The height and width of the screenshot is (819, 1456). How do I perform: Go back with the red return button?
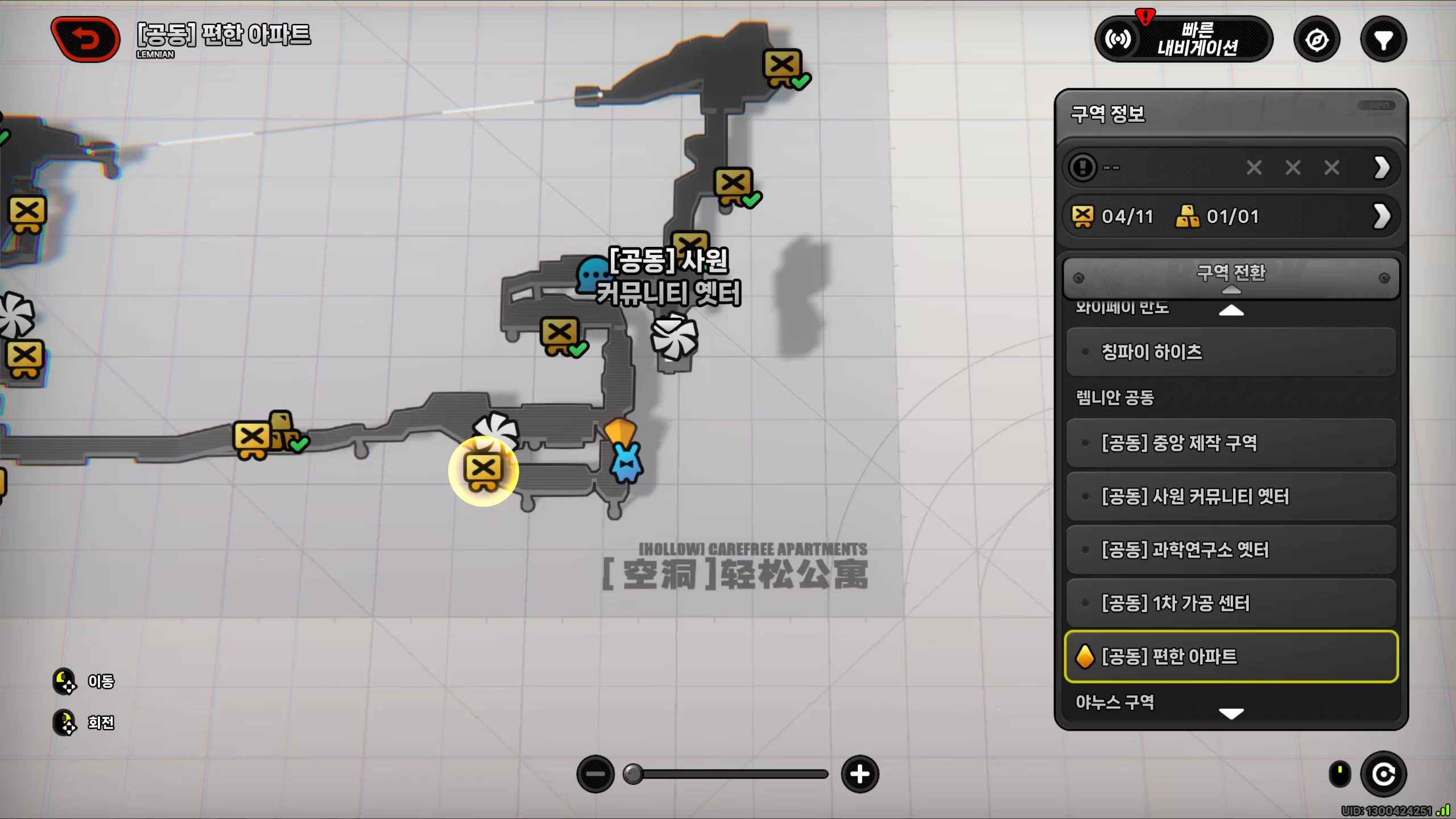point(86,39)
